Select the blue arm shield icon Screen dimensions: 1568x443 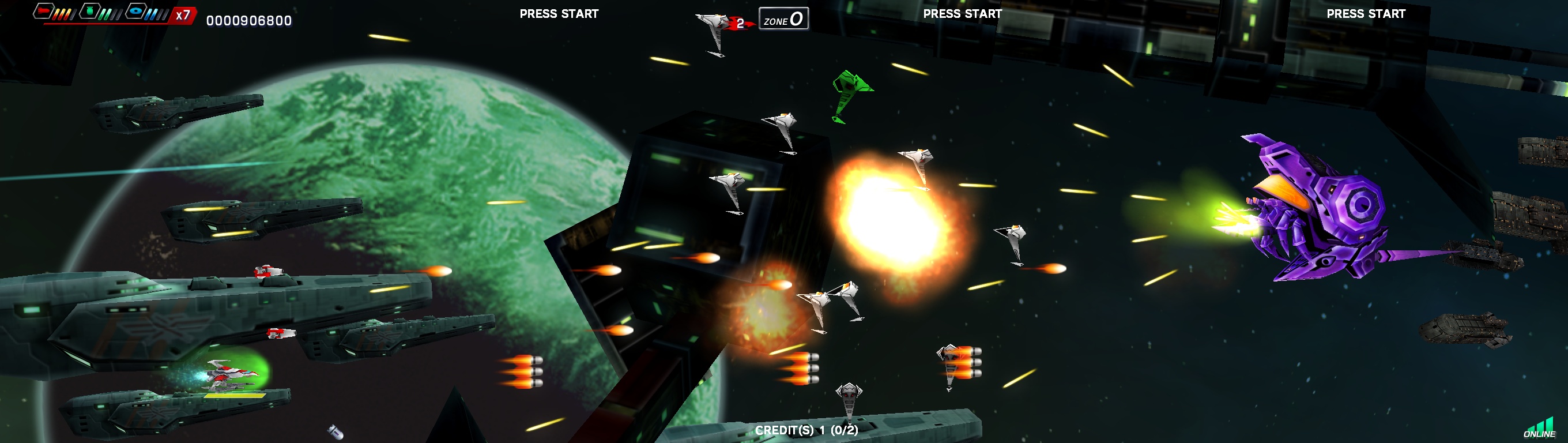click(137, 11)
